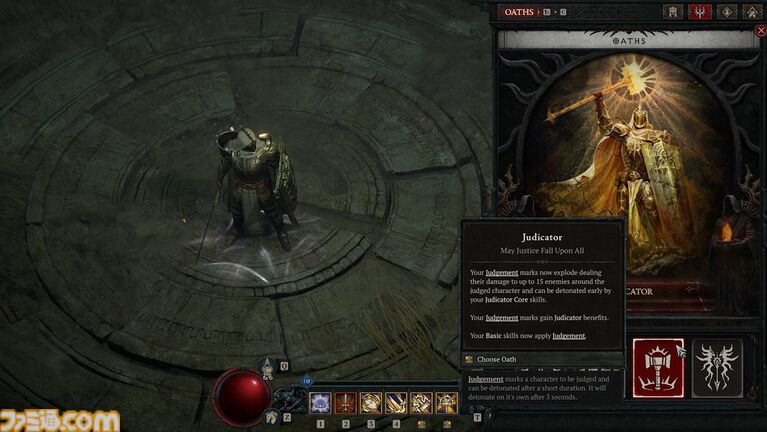Use the fifth hotbar skill
The height and width of the screenshot is (432, 767).
tap(421, 403)
